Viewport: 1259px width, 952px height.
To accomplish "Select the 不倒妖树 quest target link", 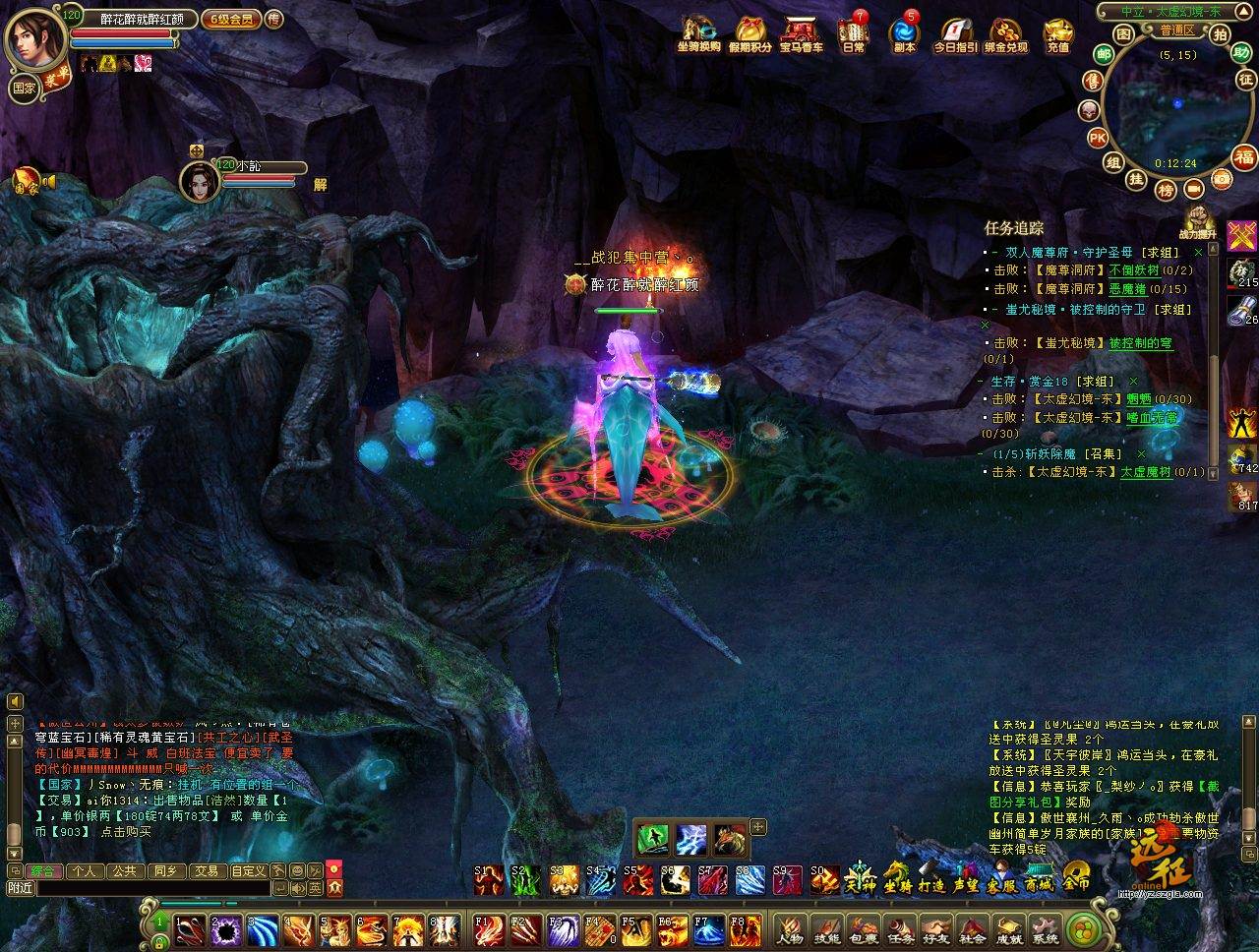I will point(1133,269).
